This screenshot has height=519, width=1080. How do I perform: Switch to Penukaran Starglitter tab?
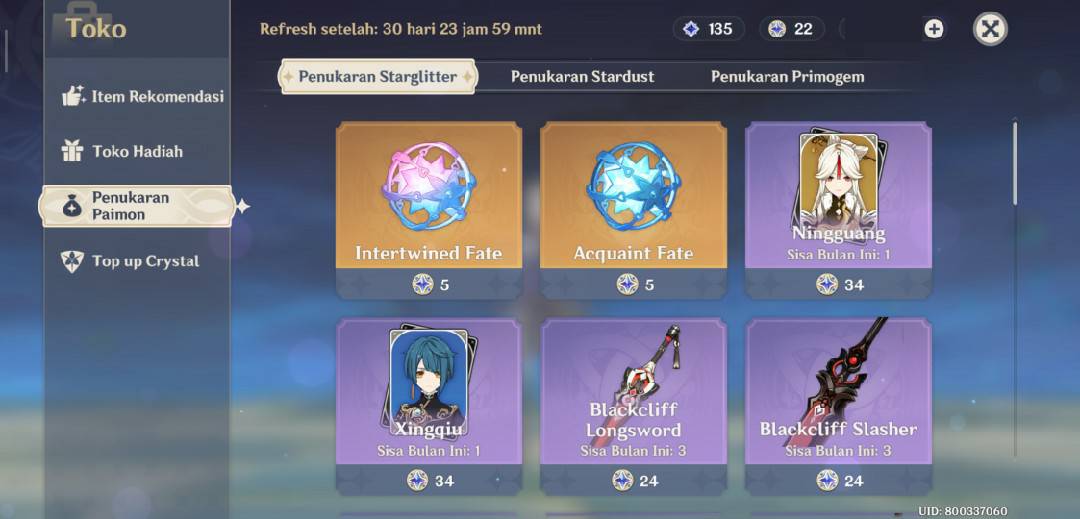377,77
